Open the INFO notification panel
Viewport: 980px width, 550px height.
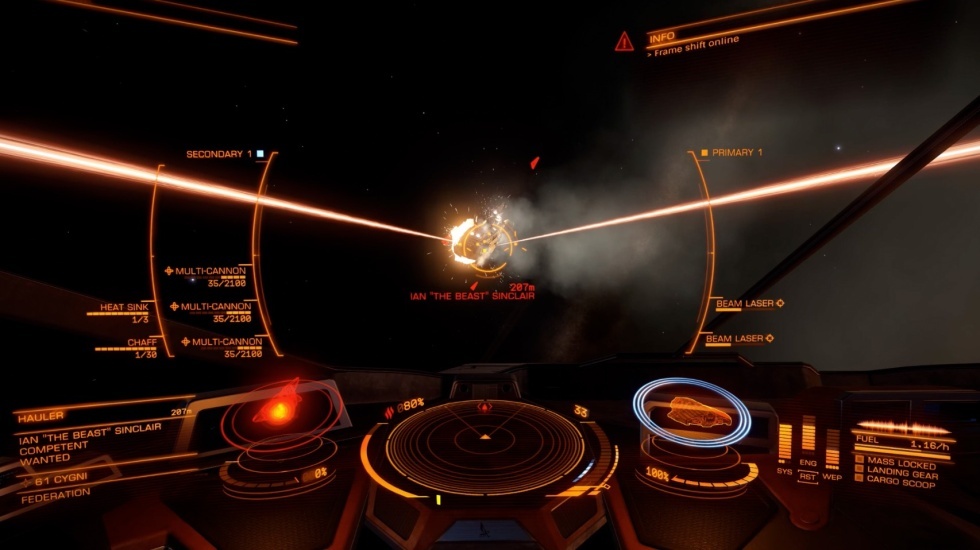(662, 37)
